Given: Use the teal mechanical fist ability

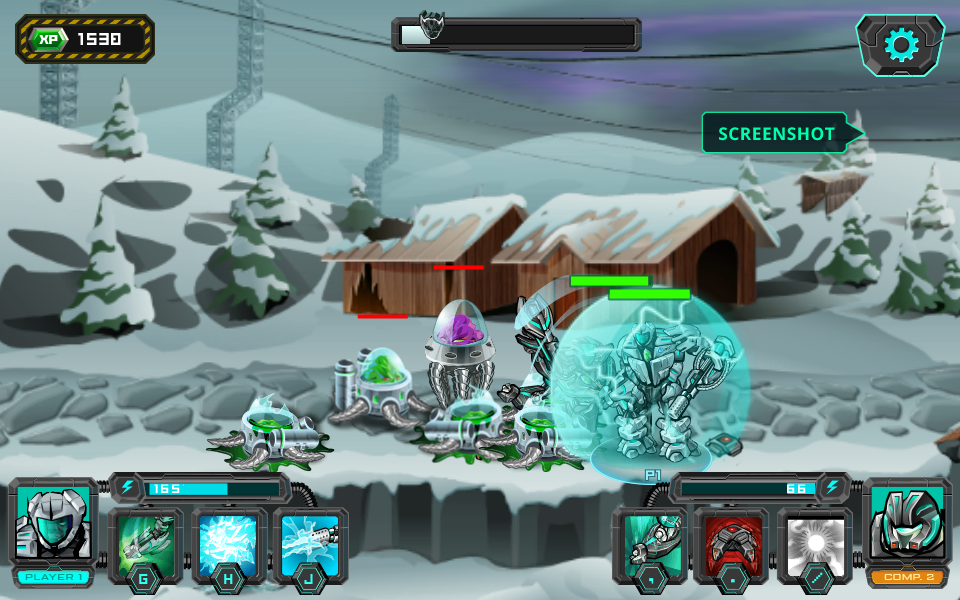Looking at the screenshot, I should [650, 545].
